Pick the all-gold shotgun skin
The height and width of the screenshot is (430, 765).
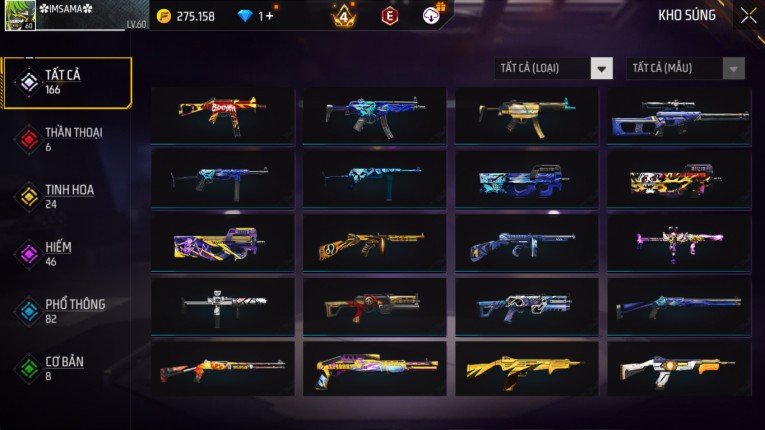tap(527, 369)
